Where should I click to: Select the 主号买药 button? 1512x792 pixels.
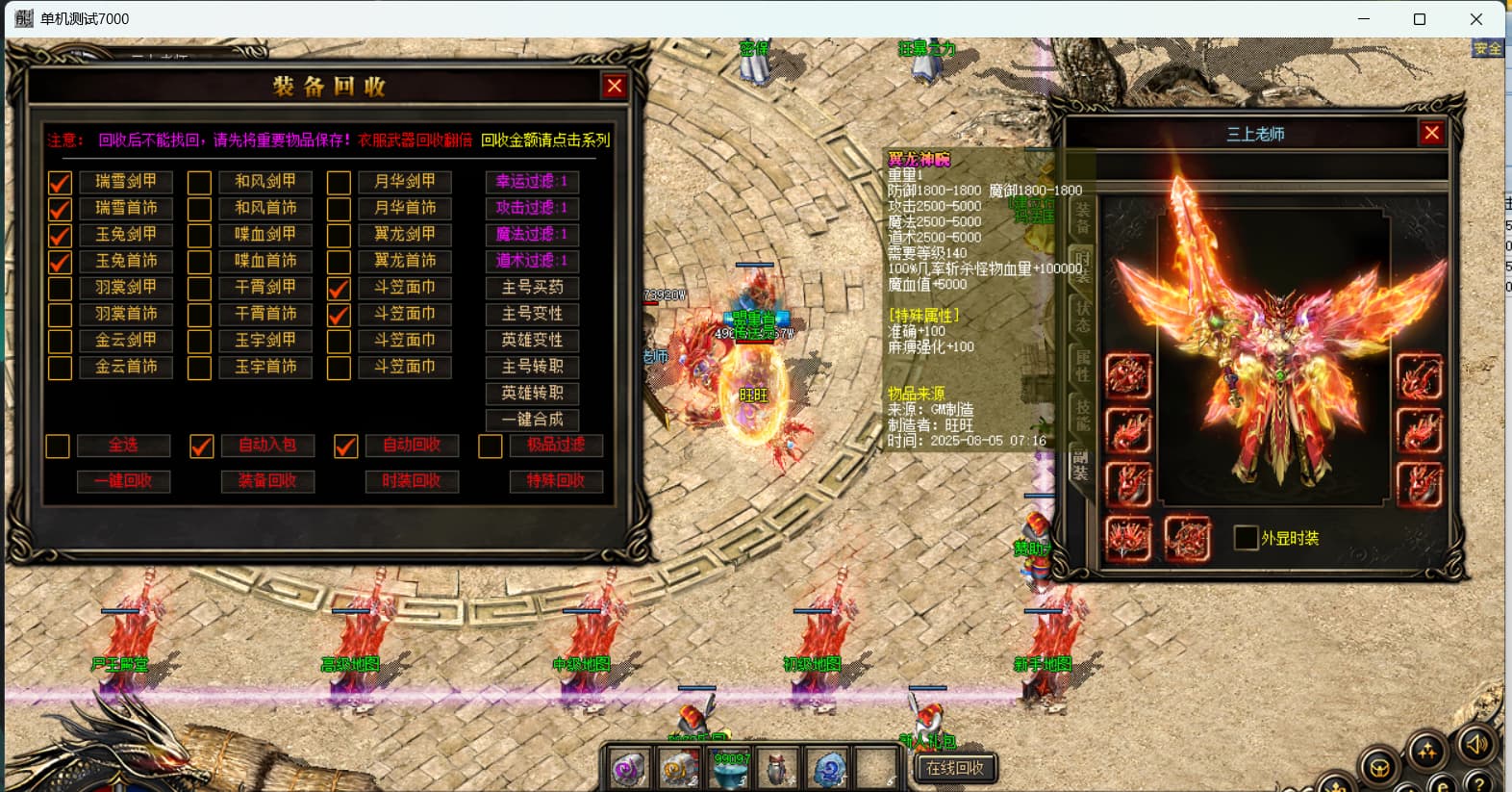pyautogui.click(x=532, y=288)
